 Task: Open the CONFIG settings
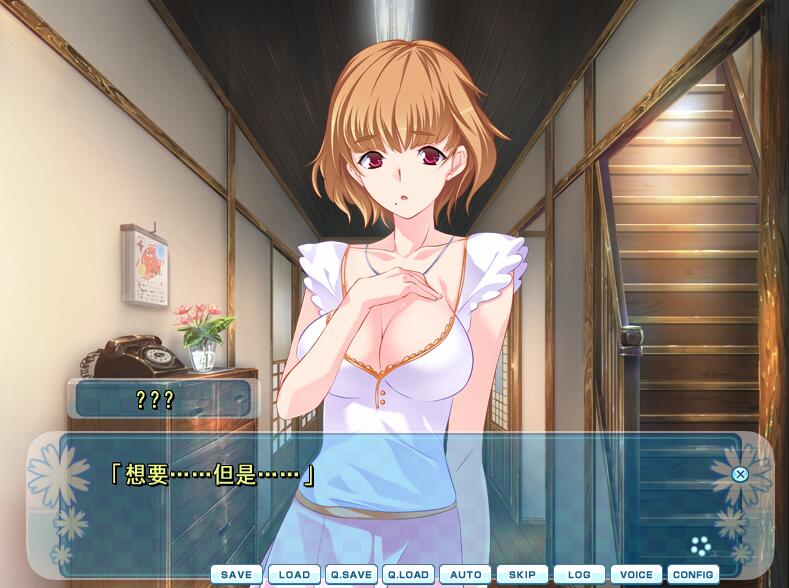click(x=693, y=575)
